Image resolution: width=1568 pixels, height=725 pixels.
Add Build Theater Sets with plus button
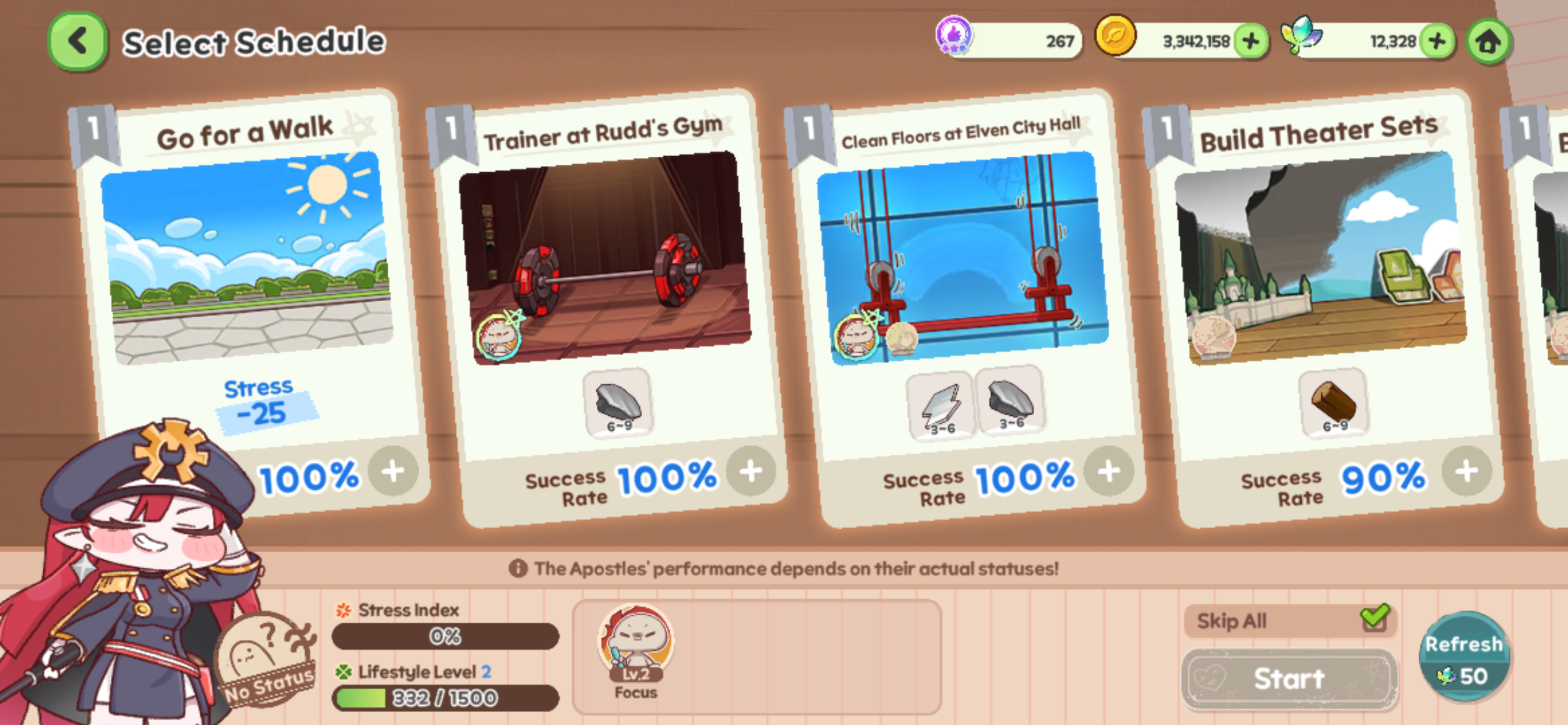1466,472
